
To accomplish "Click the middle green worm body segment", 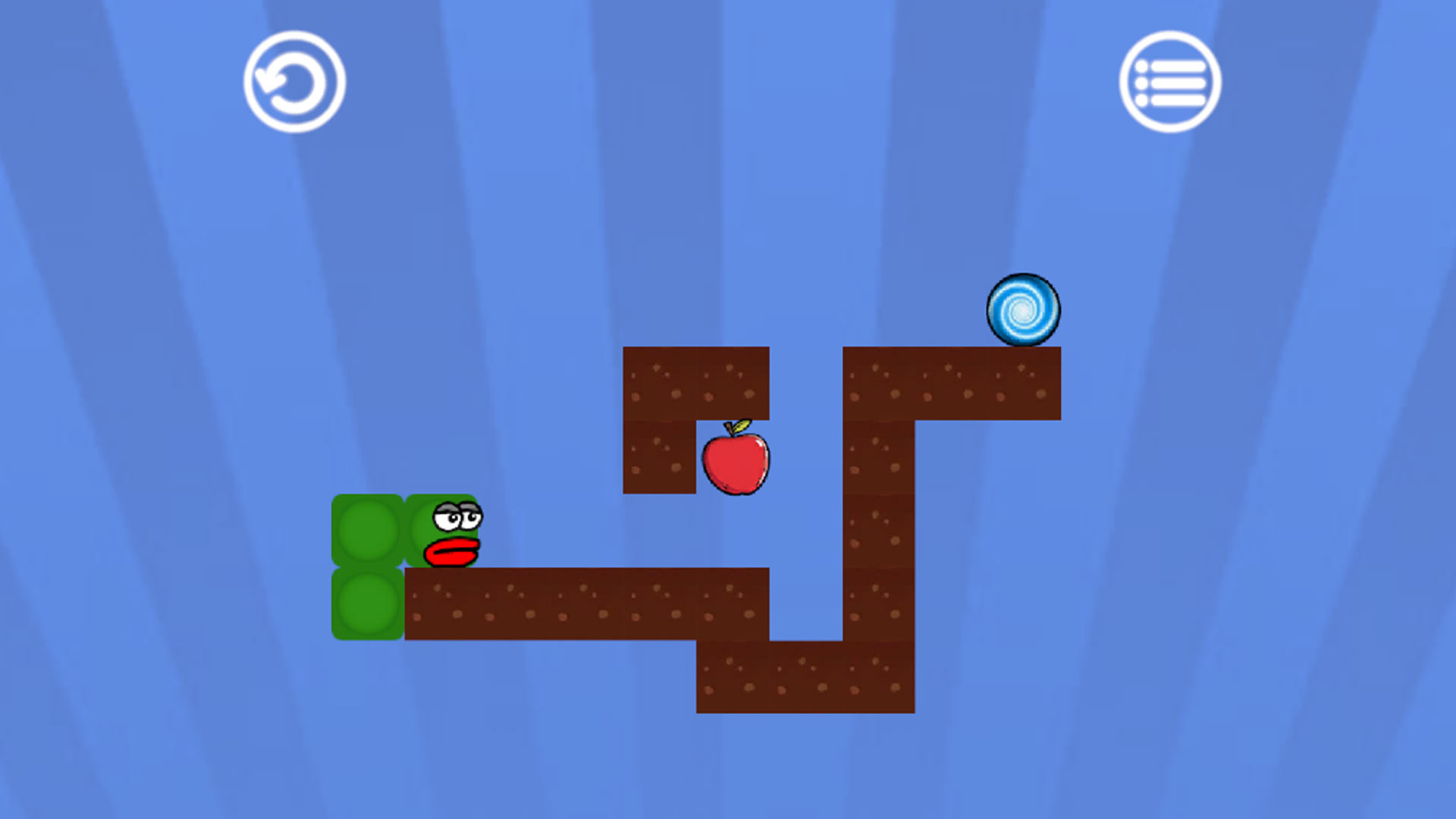I will coord(369,531).
